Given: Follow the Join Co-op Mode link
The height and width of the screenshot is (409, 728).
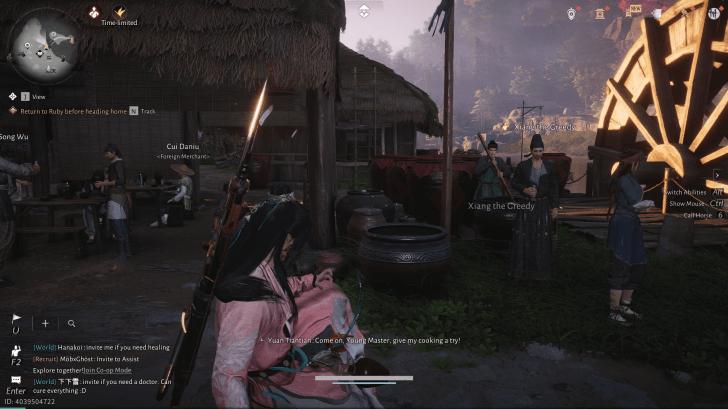Looking at the screenshot, I should (107, 370).
